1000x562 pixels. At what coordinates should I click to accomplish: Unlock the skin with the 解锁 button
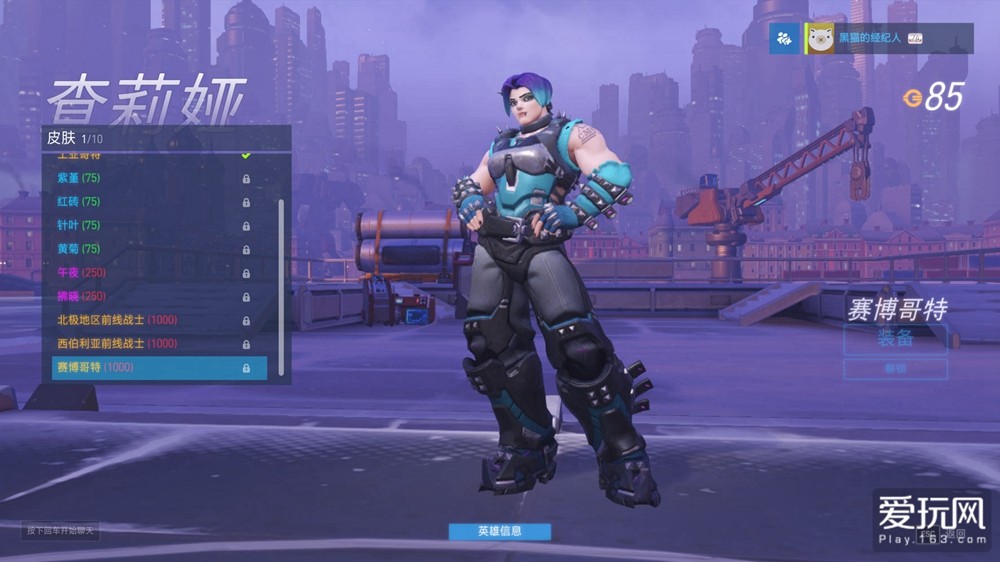coord(895,368)
